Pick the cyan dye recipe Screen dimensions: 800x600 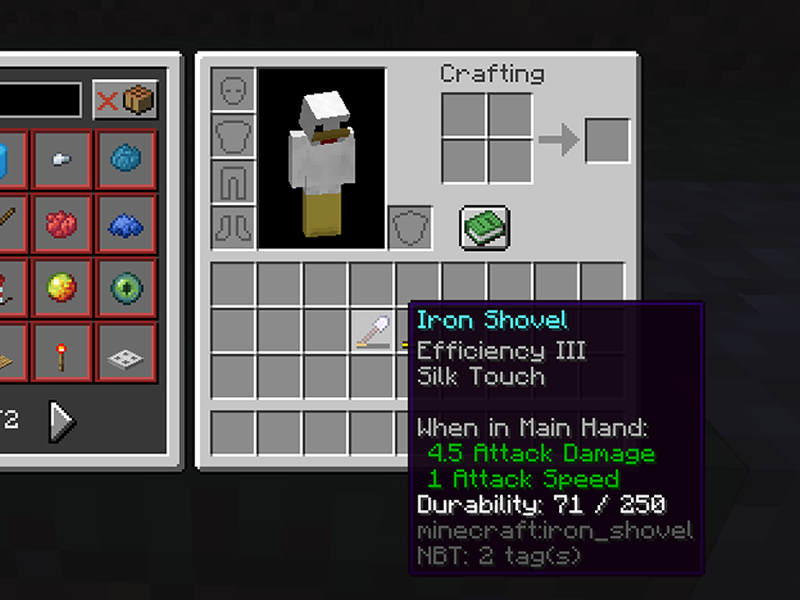tap(126, 160)
